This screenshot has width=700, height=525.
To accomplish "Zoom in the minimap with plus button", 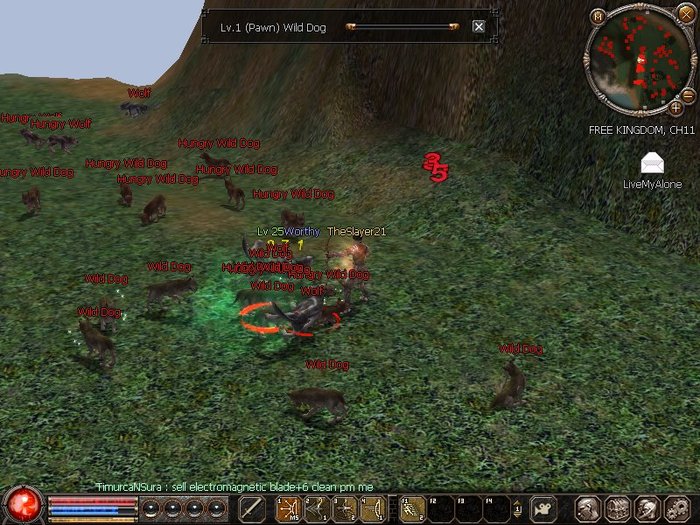I will pos(676,107).
